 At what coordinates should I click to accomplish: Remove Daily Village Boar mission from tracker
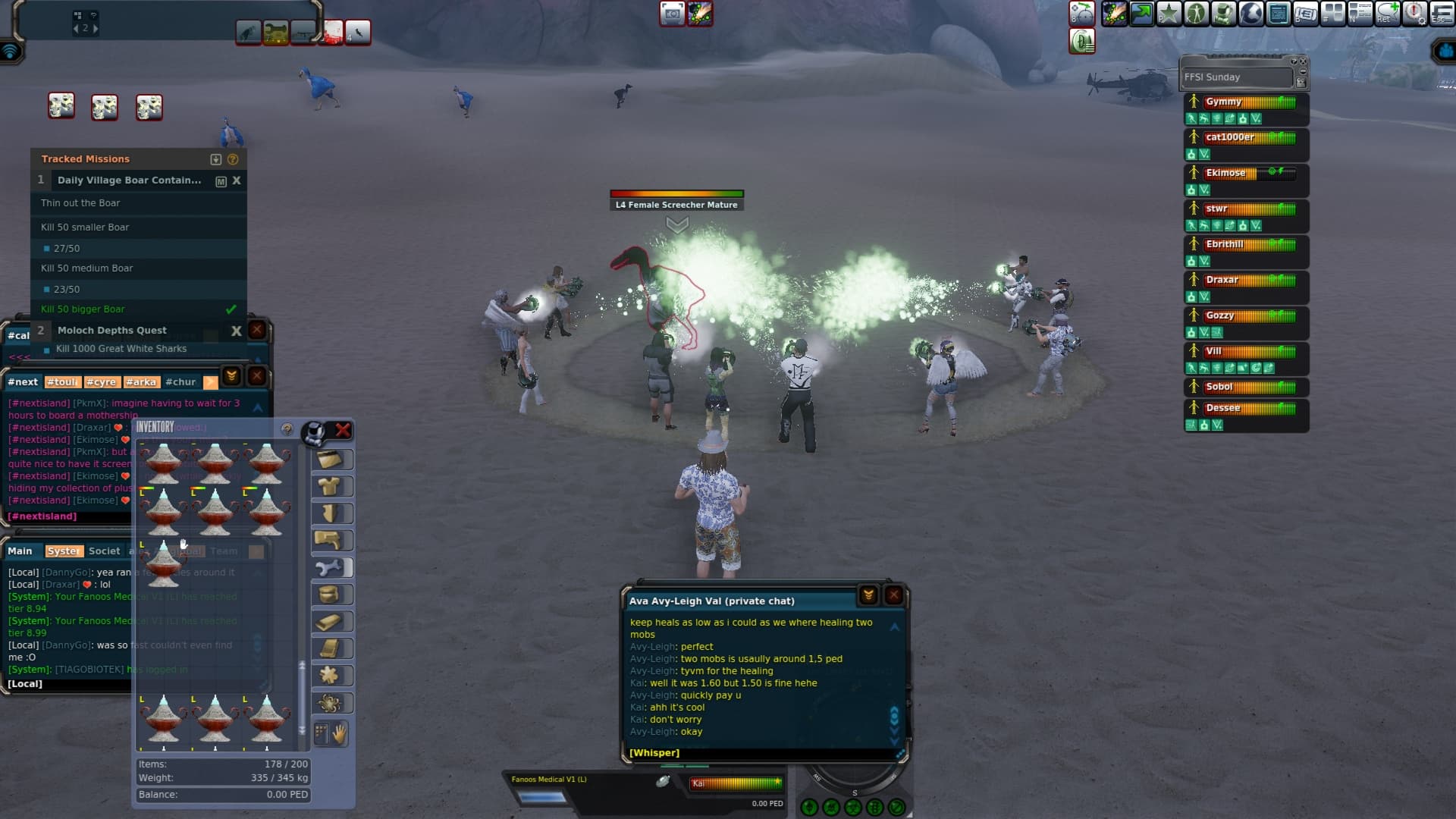click(237, 180)
